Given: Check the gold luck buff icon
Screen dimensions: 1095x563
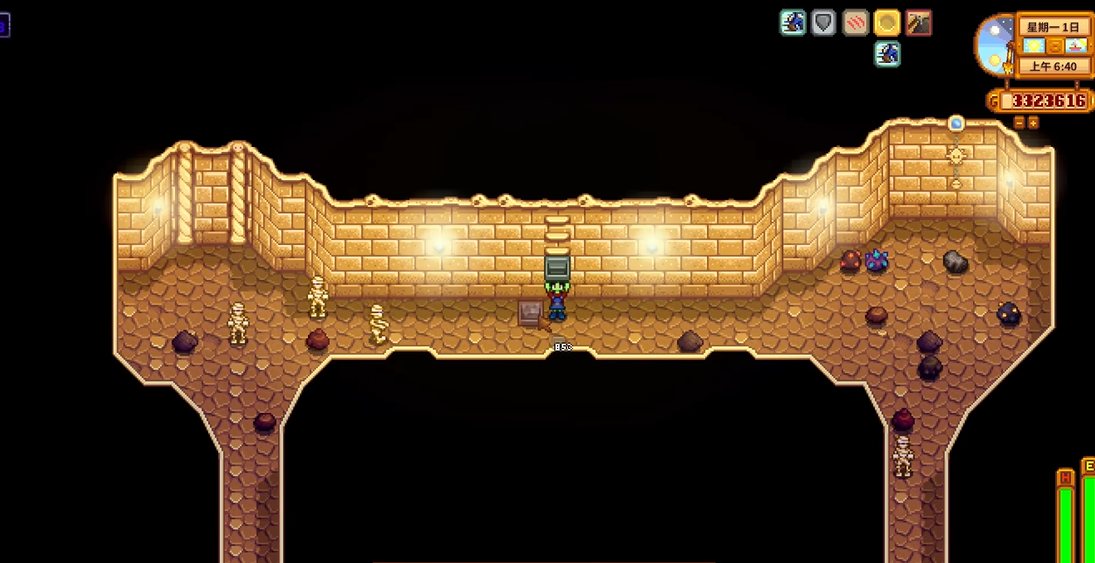Looking at the screenshot, I should pos(887,22).
